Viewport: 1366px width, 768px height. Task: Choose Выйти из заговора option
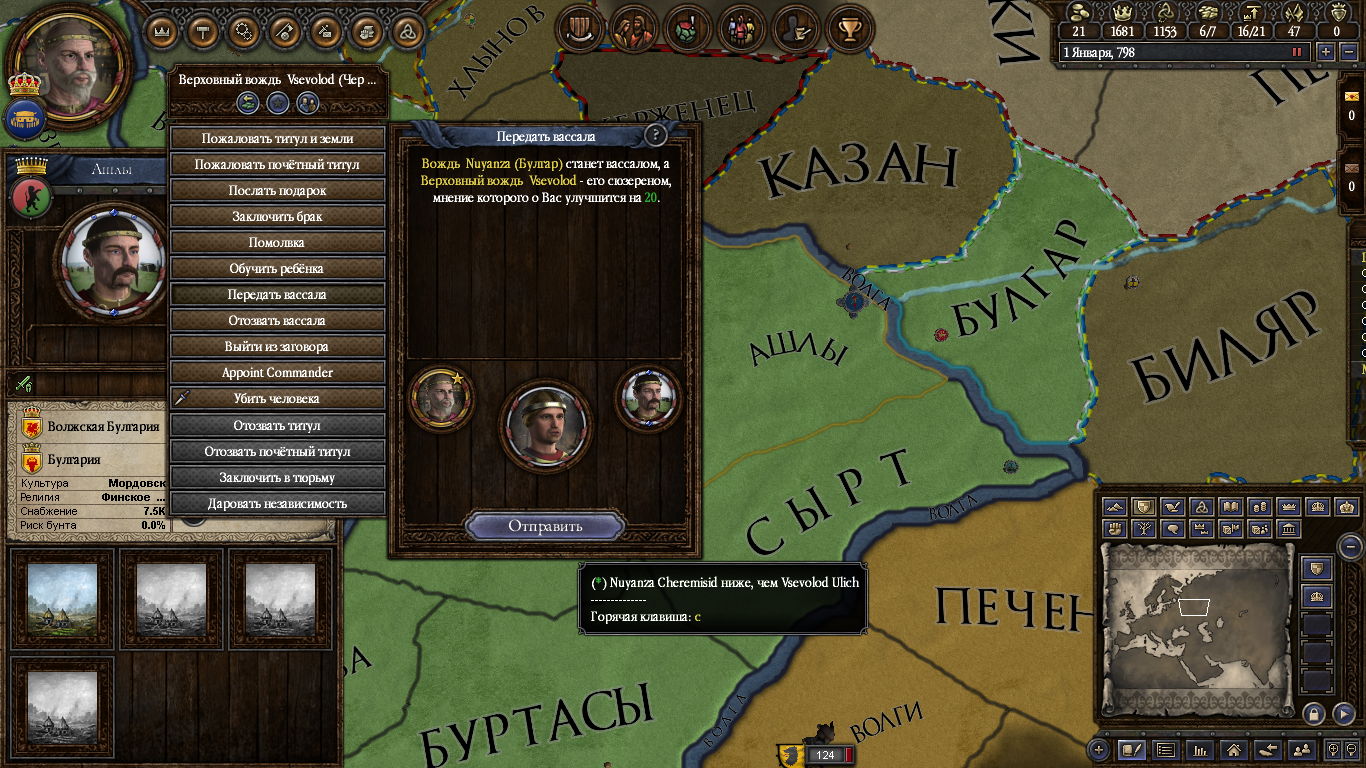click(277, 346)
